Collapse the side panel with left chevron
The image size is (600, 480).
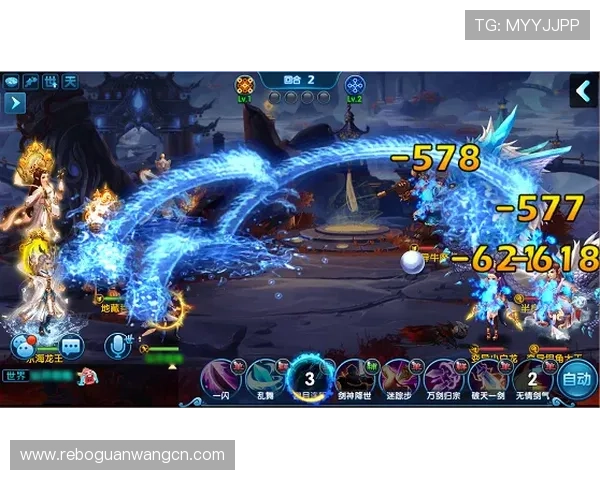[583, 91]
